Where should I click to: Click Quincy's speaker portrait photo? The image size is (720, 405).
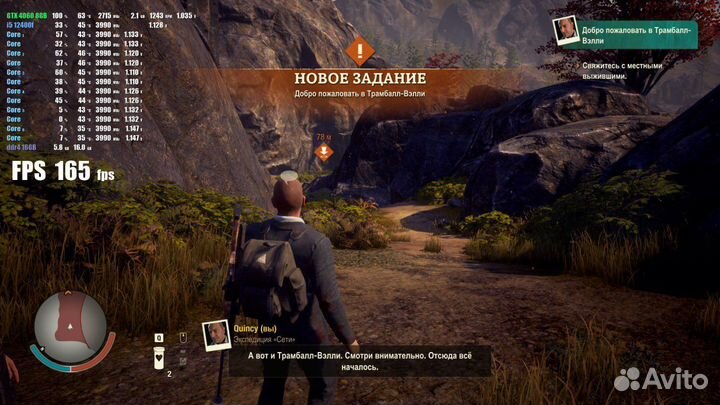pyautogui.click(x=216, y=334)
